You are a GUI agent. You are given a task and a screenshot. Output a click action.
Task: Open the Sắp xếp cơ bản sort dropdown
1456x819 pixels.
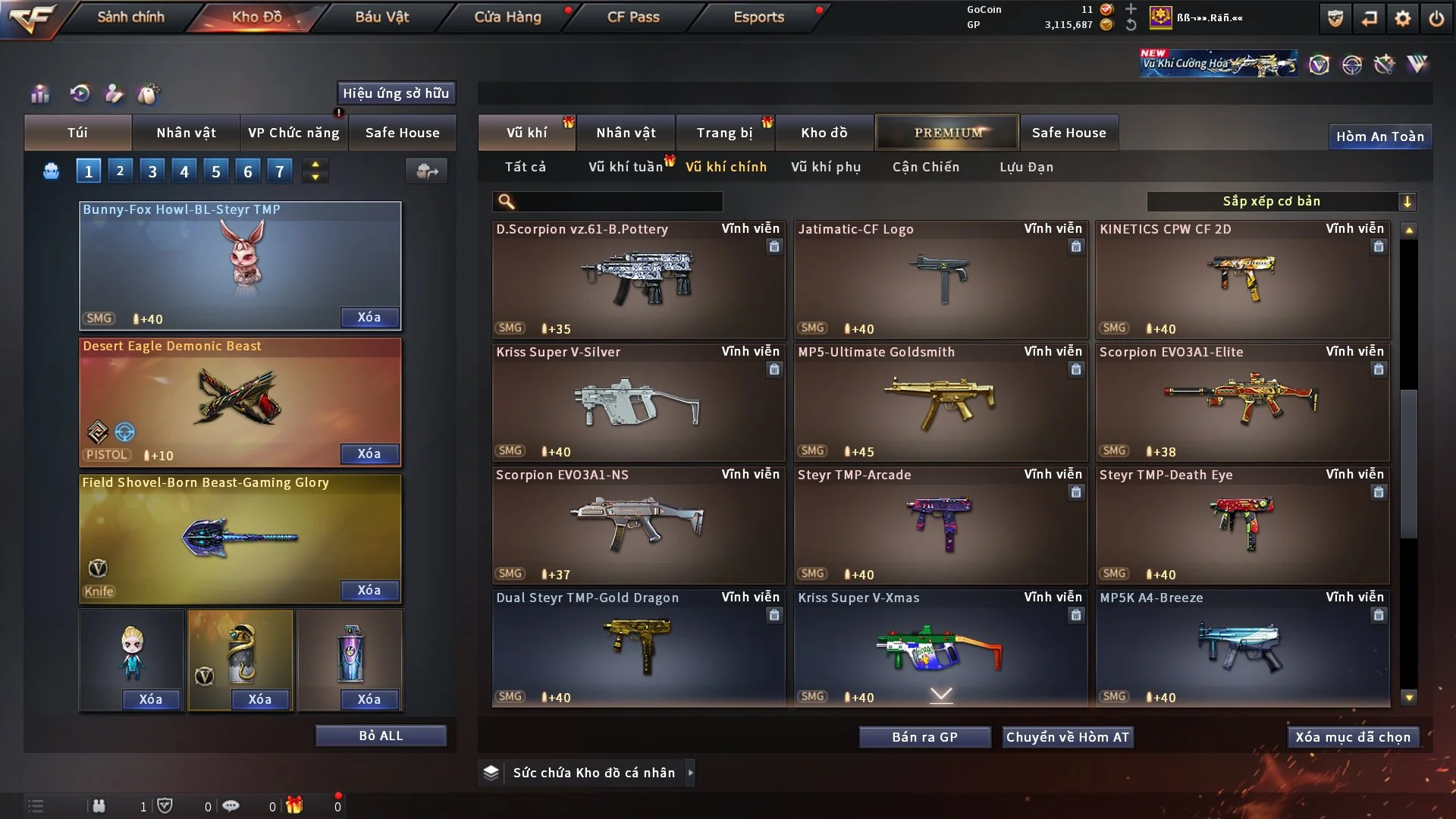click(x=1281, y=201)
